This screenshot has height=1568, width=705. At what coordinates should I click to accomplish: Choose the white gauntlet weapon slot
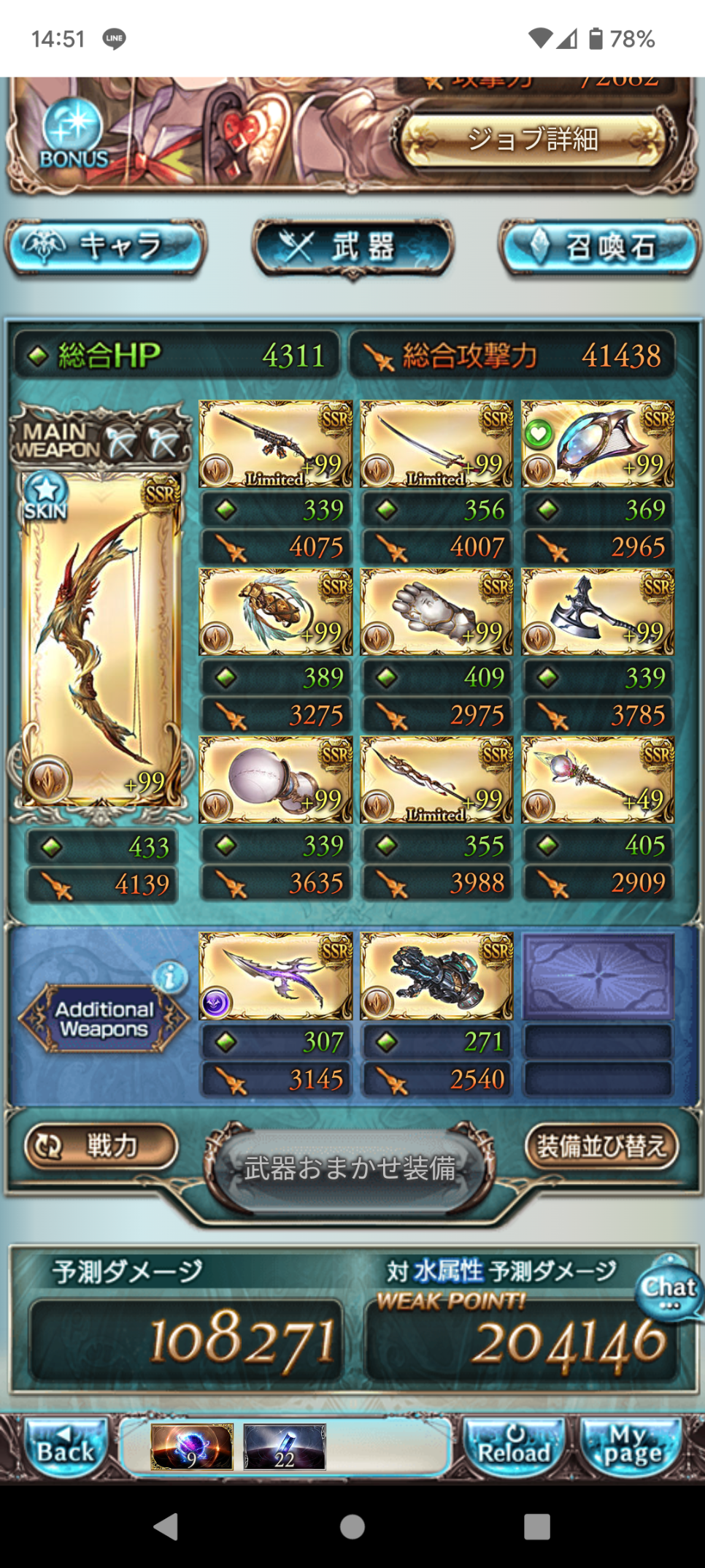pos(436,612)
